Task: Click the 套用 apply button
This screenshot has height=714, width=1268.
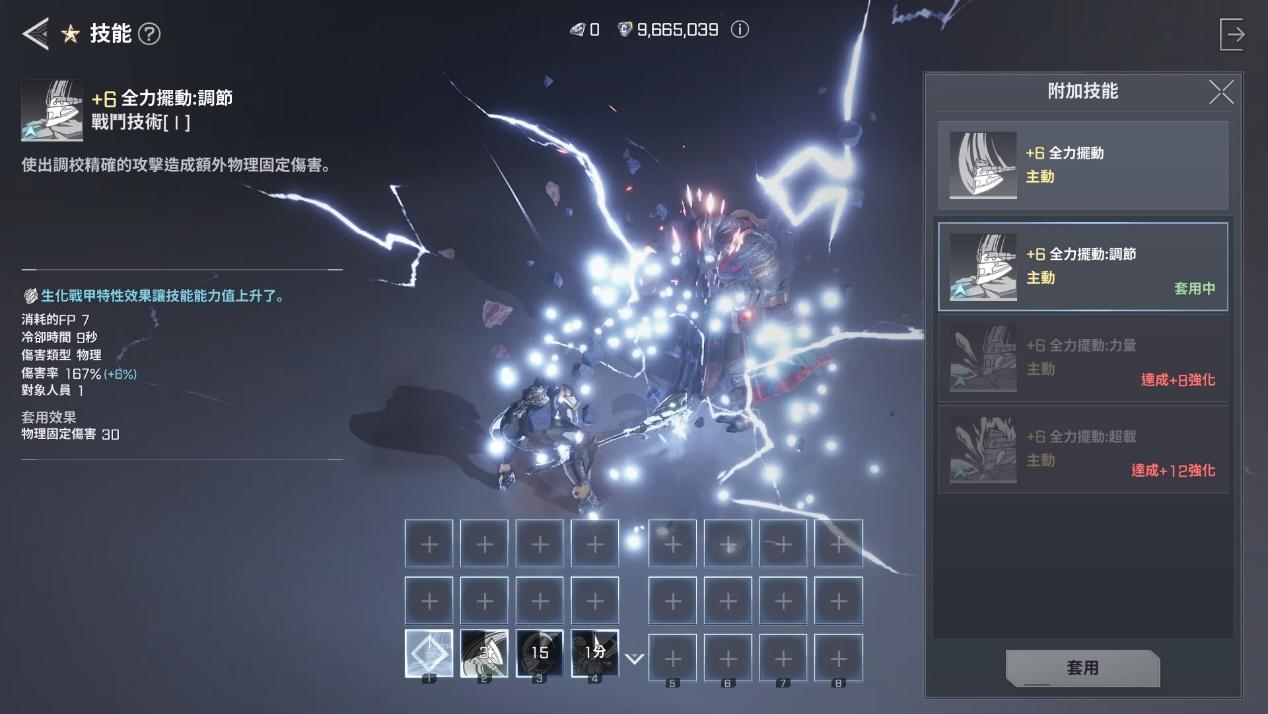Action: click(1082, 668)
